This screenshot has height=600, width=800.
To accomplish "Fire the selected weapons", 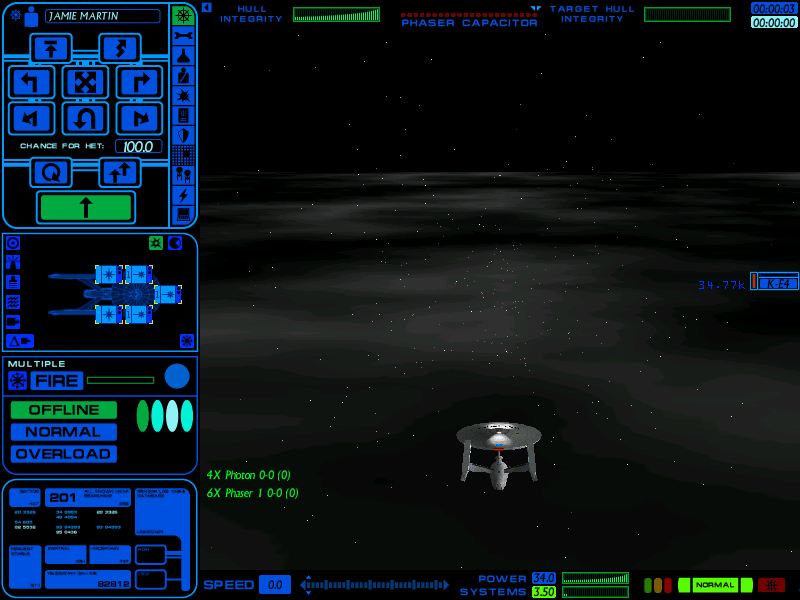I will click(56, 380).
